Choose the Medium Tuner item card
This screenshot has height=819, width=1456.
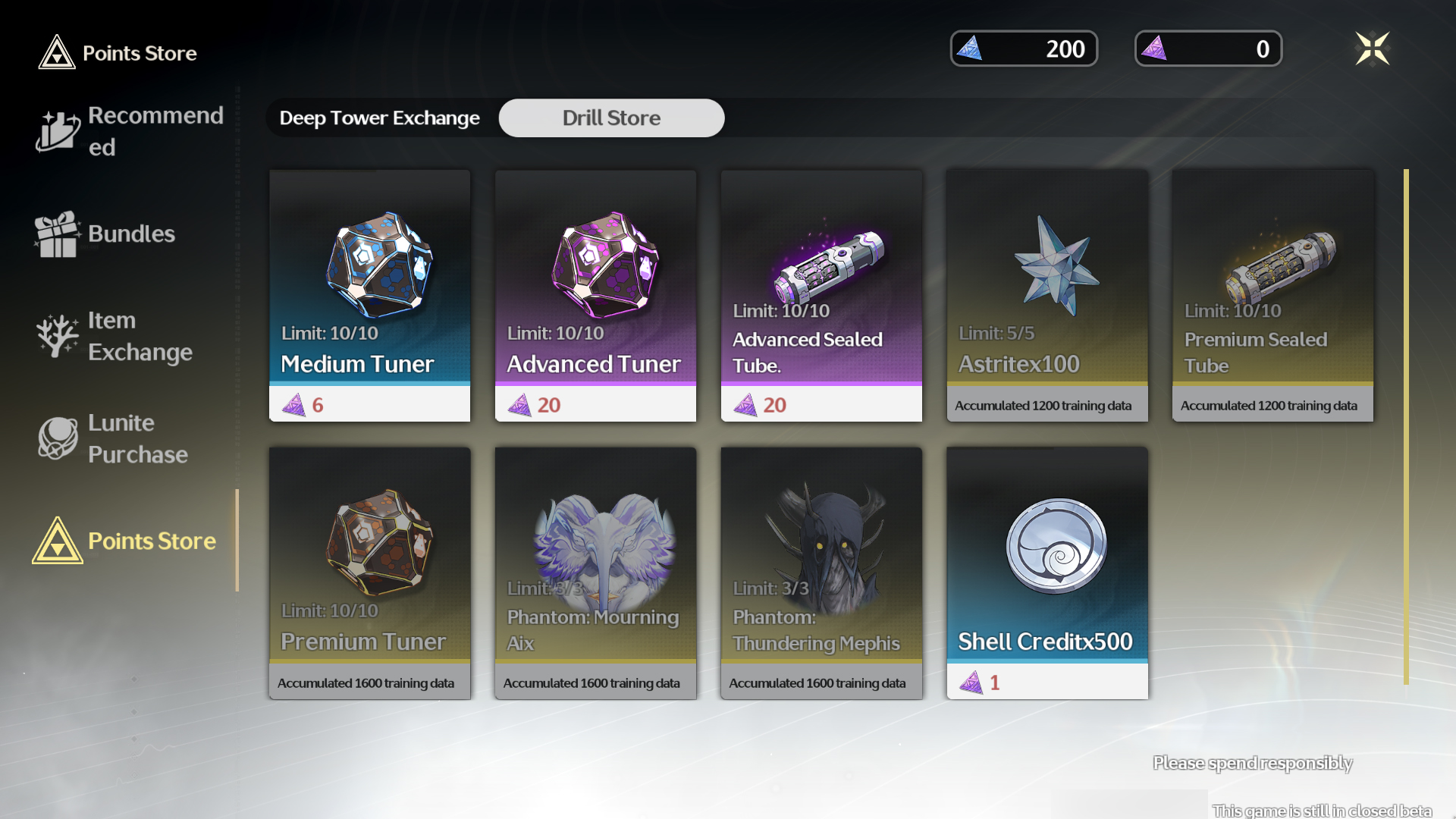(369, 295)
